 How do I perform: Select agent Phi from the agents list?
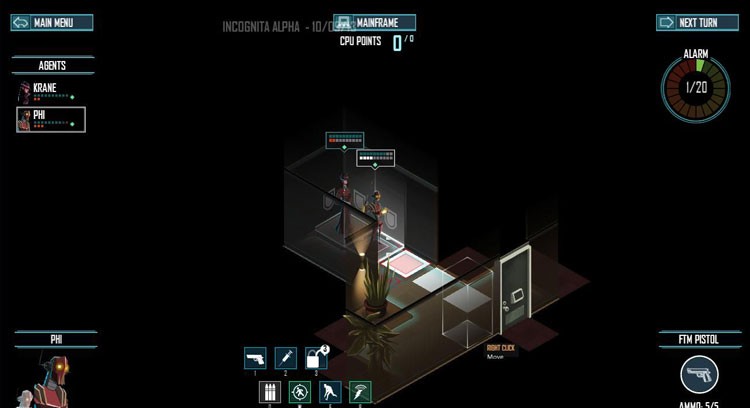(50, 120)
